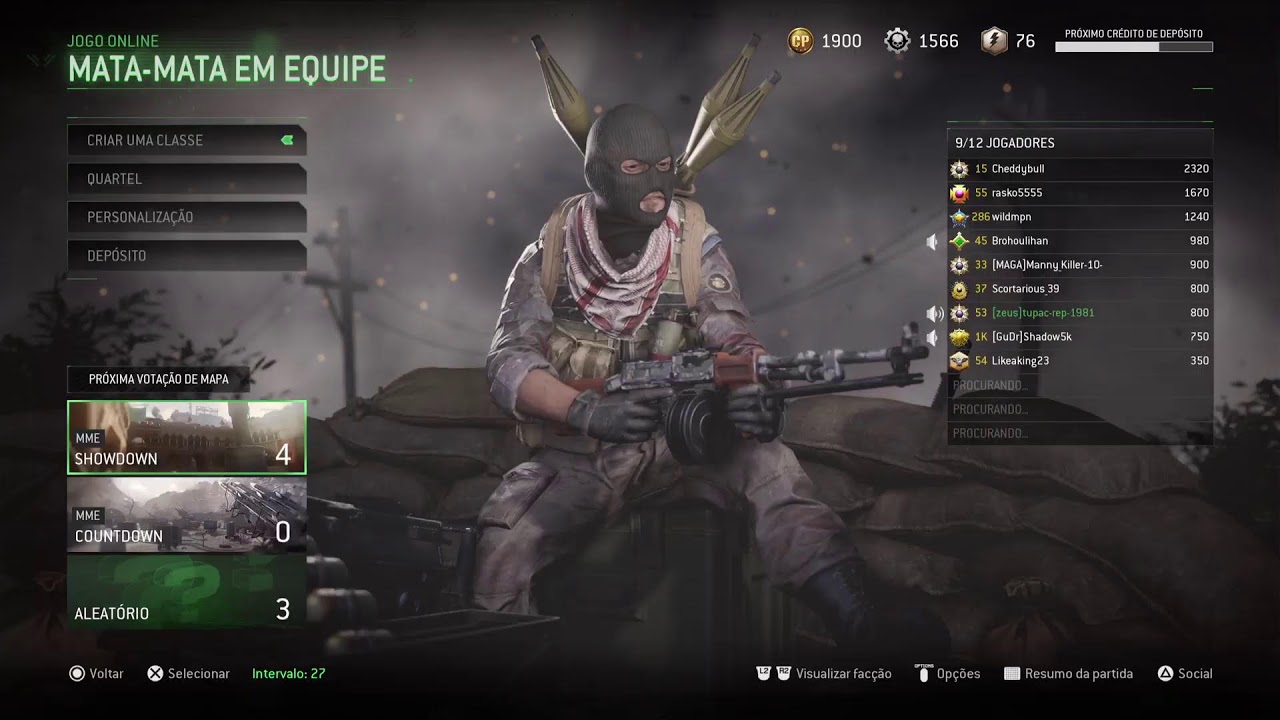The image size is (1280, 720).
Task: Open the Criar Uma Classe menu
Action: click(x=186, y=140)
